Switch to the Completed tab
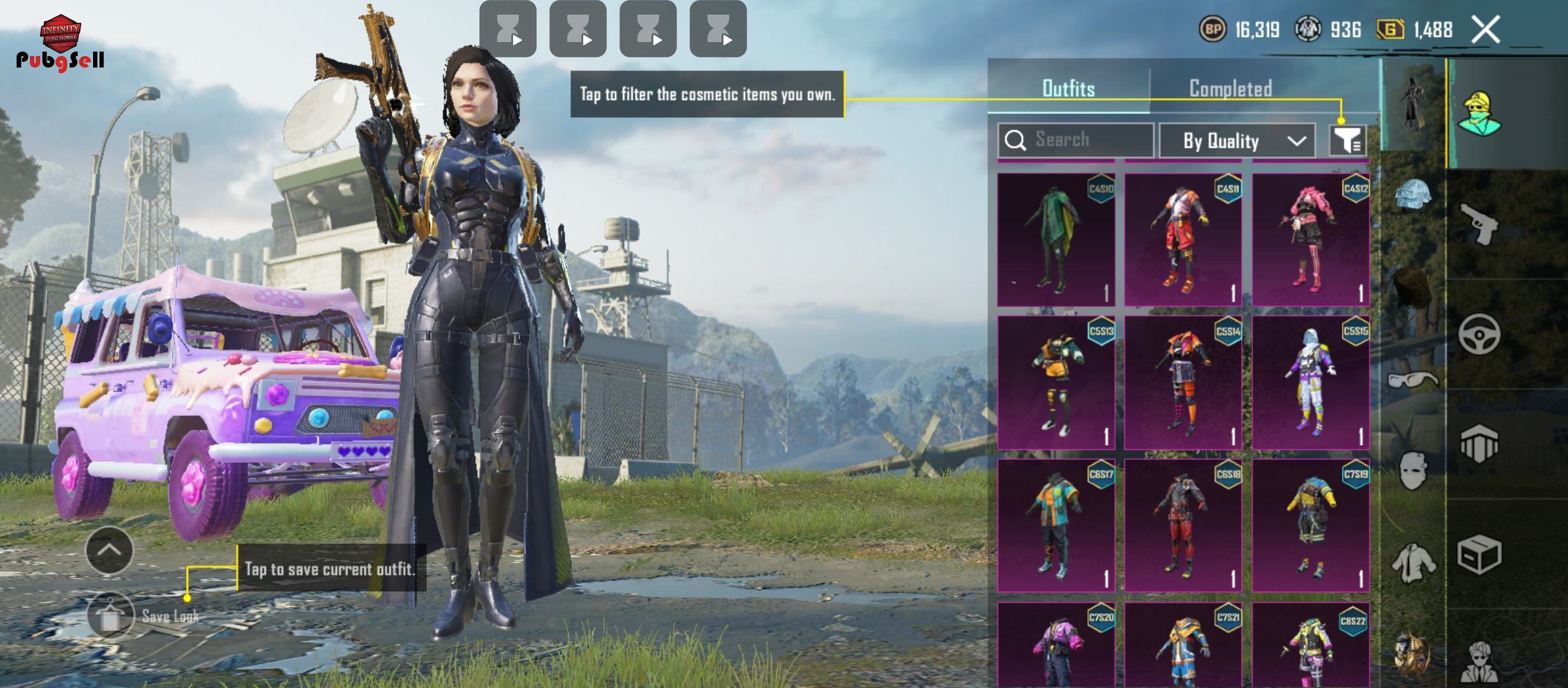Image resolution: width=1568 pixels, height=688 pixels. pos(1230,89)
